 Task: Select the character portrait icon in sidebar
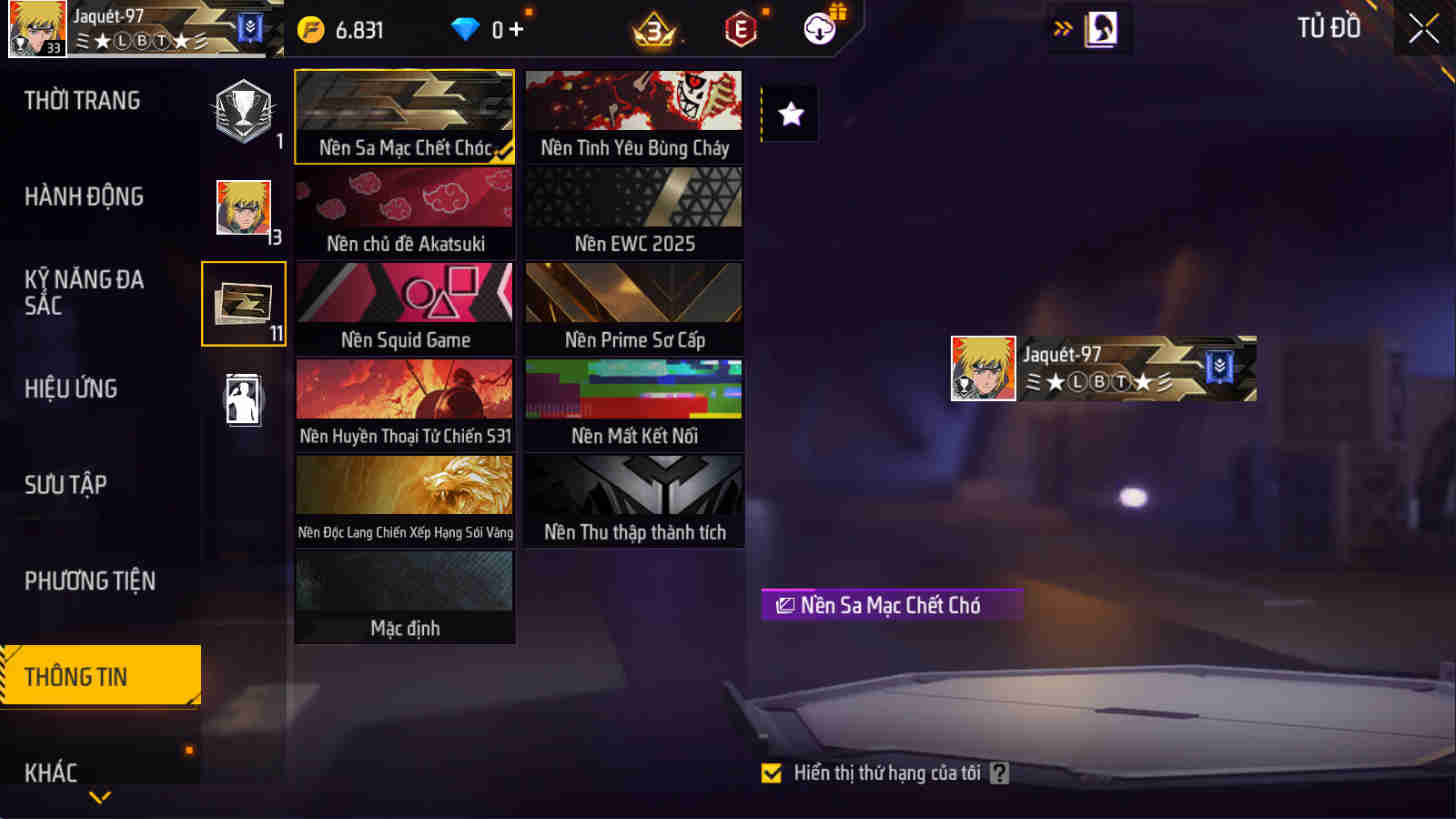[x=243, y=207]
